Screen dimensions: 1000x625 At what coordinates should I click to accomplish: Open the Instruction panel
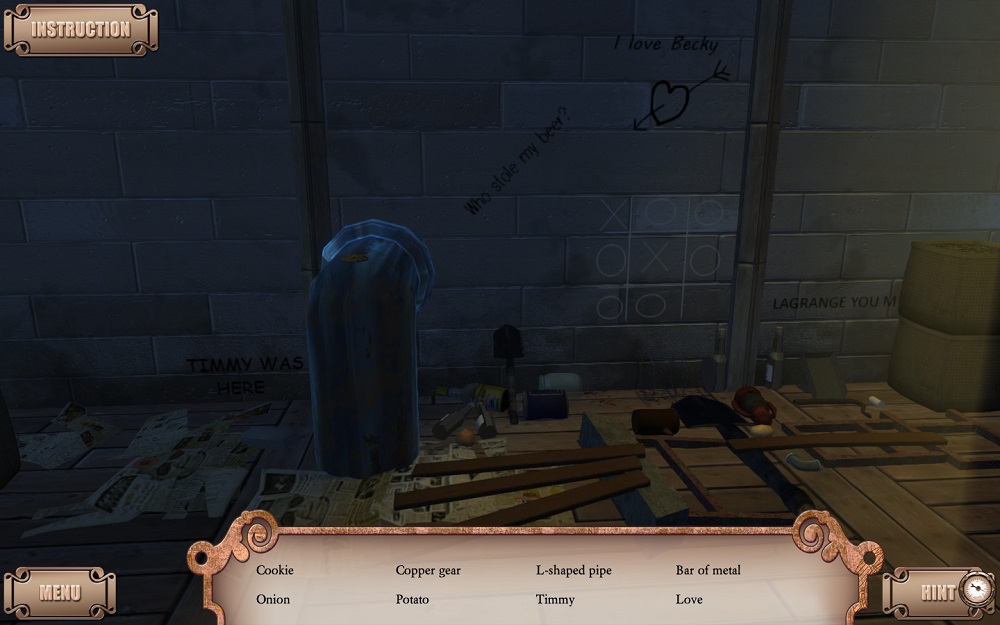click(80, 29)
